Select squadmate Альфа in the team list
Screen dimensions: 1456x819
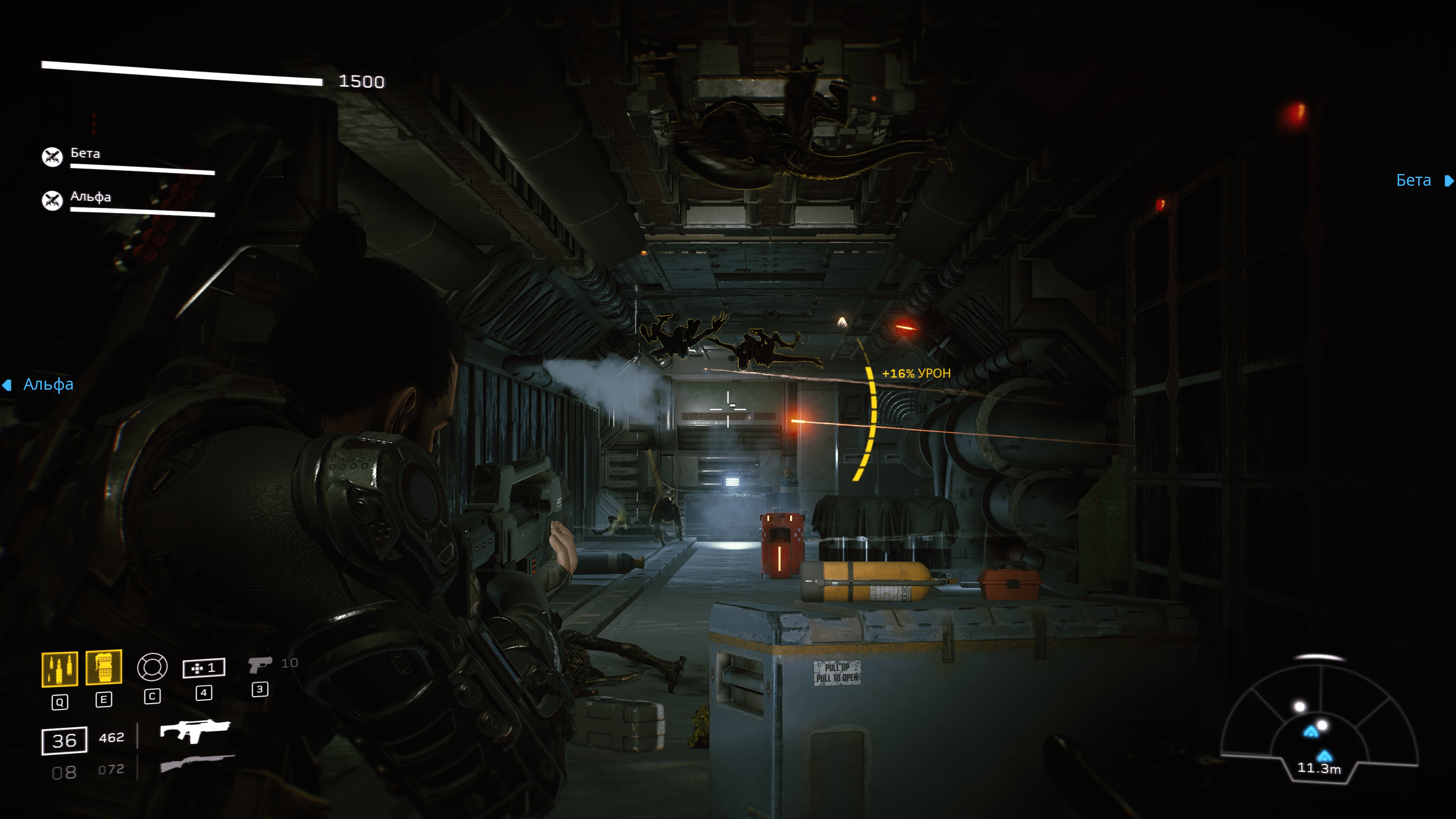click(x=91, y=197)
